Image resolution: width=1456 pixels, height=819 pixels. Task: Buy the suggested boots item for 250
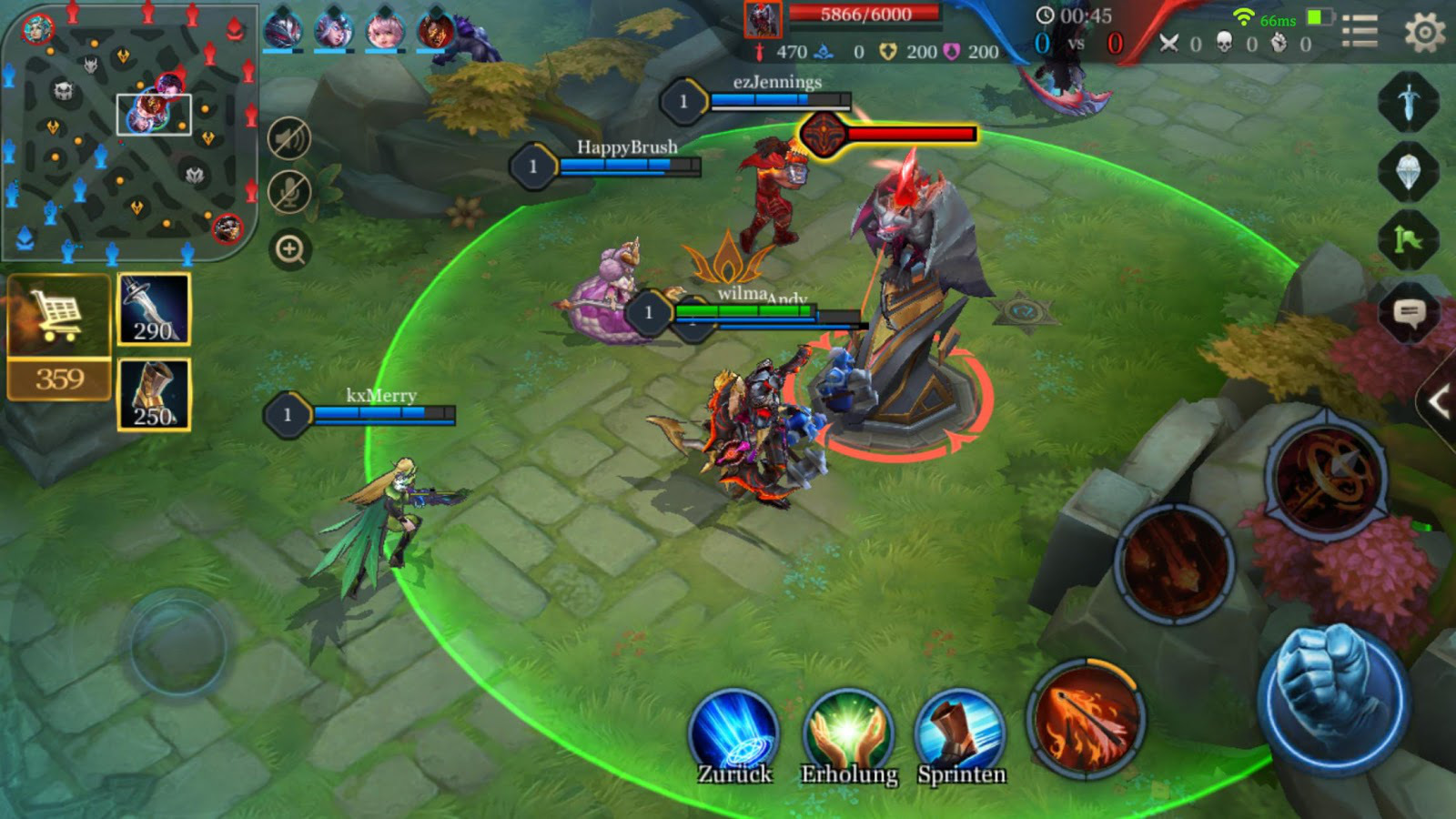154,394
